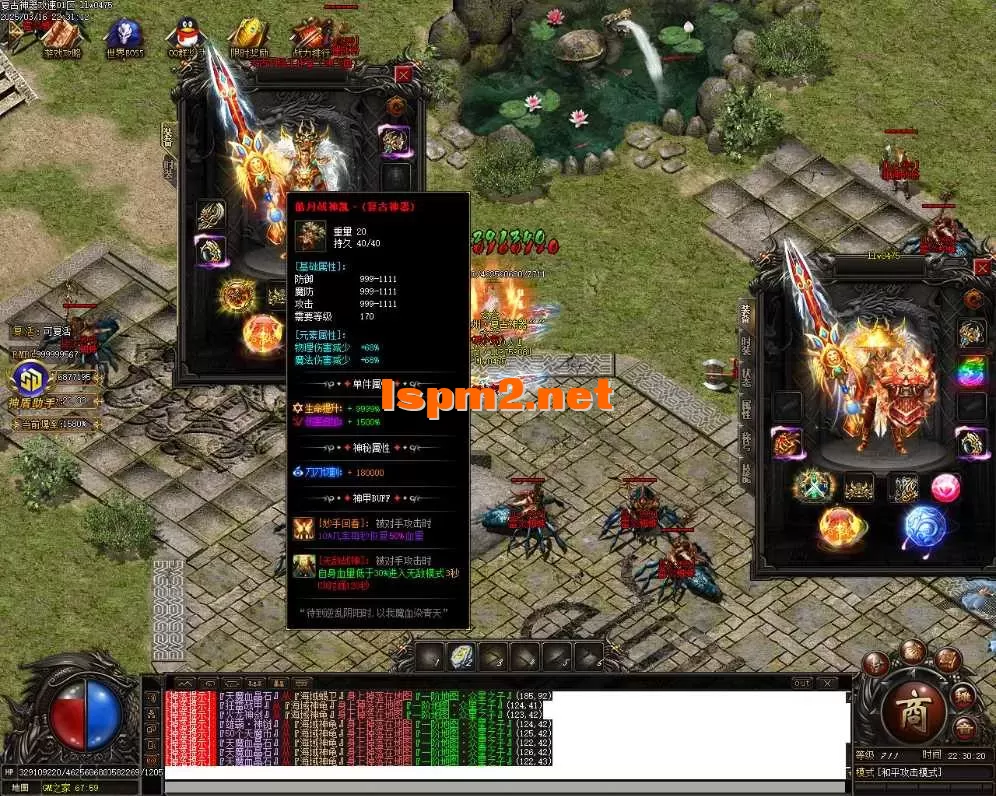
Task: Close the left character equipment panel
Action: (x=403, y=74)
